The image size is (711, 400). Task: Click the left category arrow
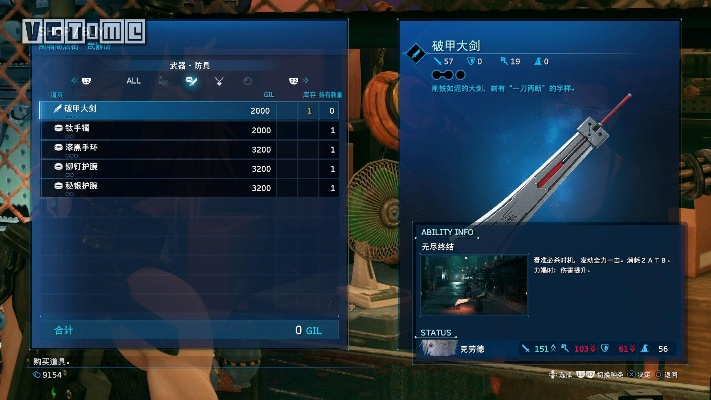coord(73,80)
